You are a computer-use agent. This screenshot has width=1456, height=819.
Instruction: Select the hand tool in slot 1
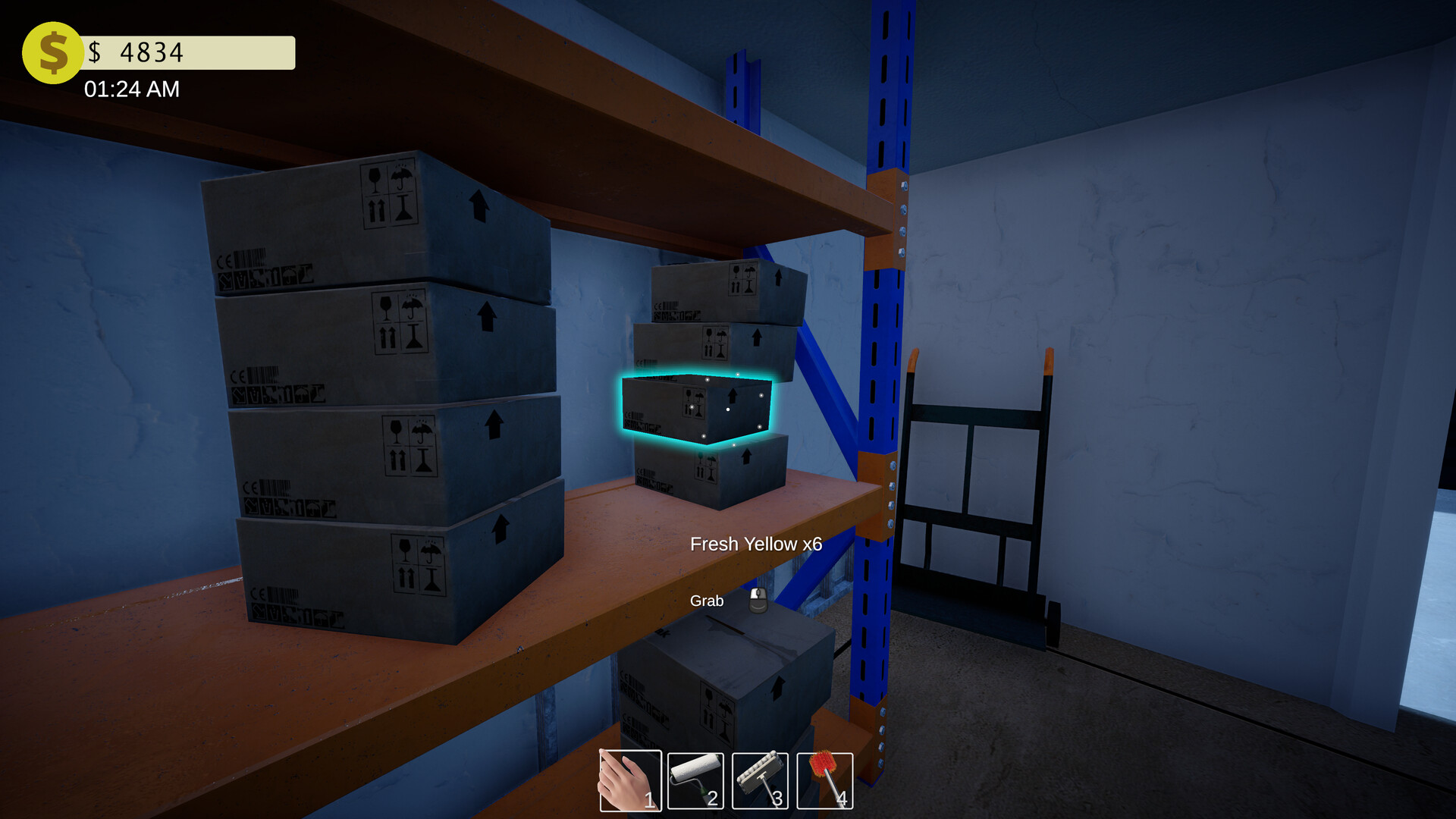coord(629,780)
